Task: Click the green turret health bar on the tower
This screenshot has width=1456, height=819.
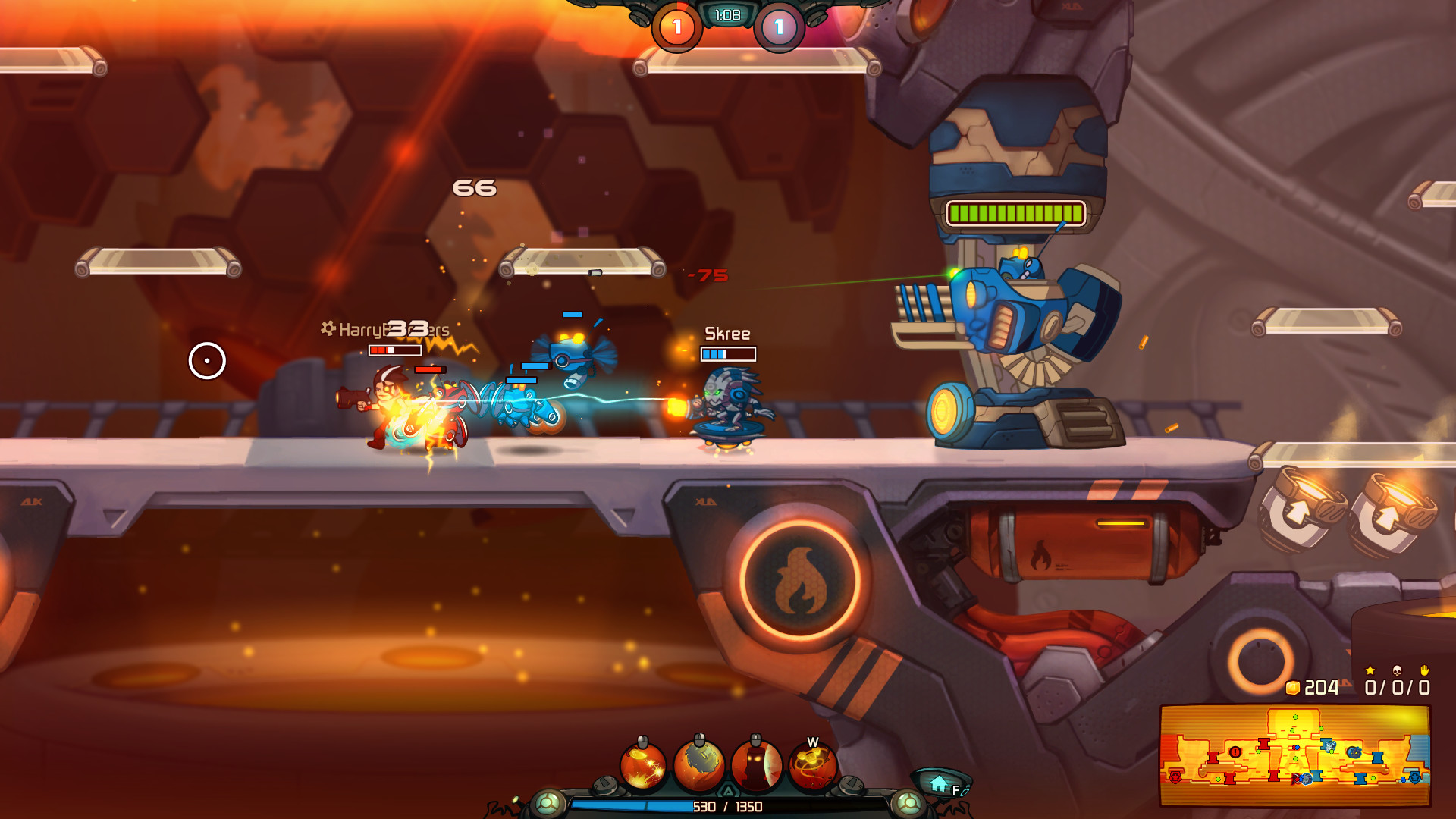Action: 1016,213
